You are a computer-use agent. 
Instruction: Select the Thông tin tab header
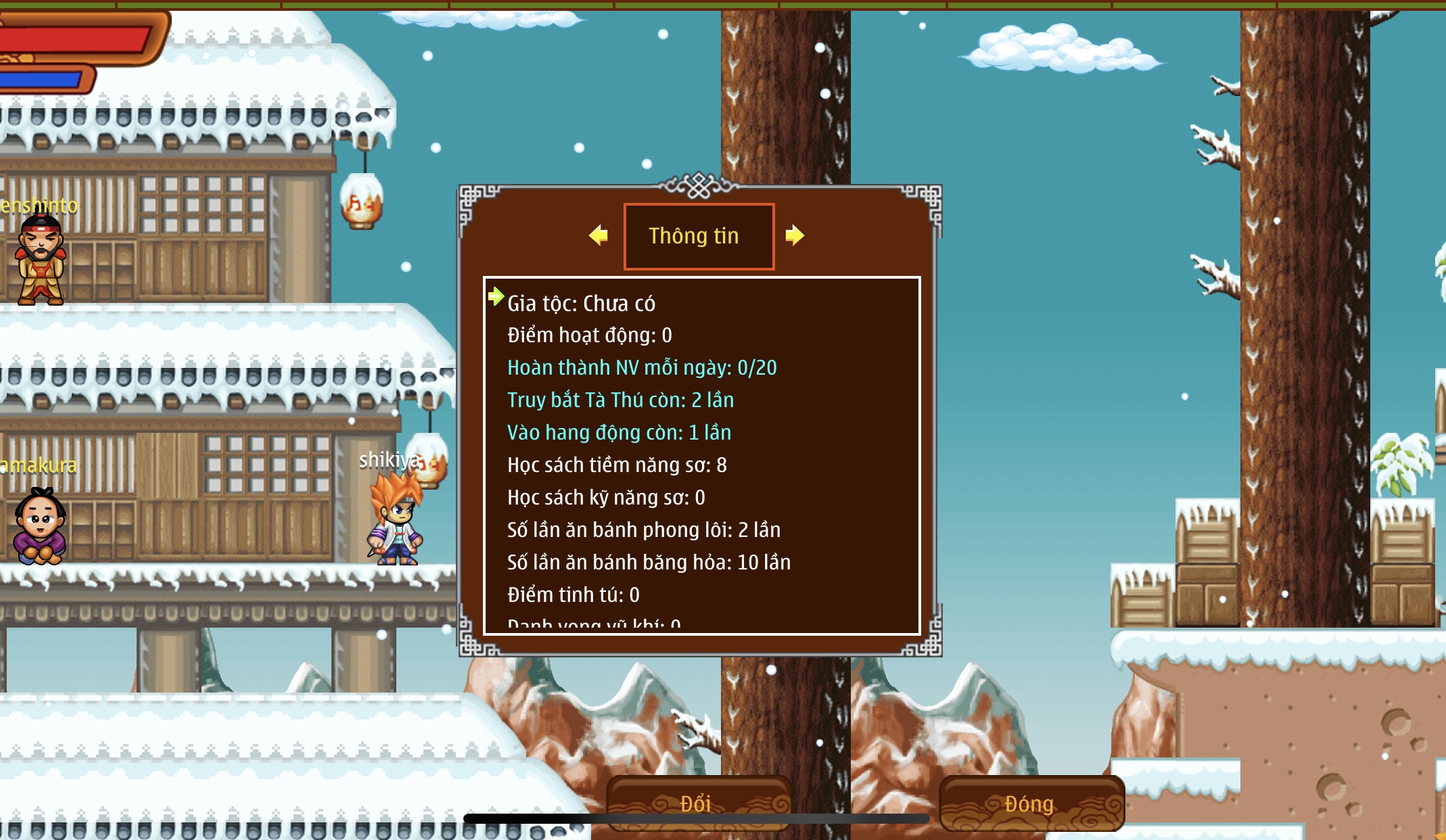pyautogui.click(x=699, y=236)
